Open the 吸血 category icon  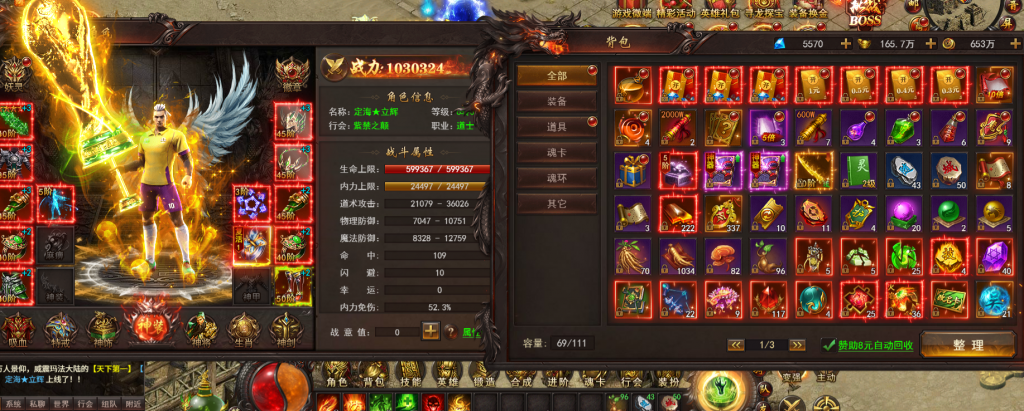point(17,327)
